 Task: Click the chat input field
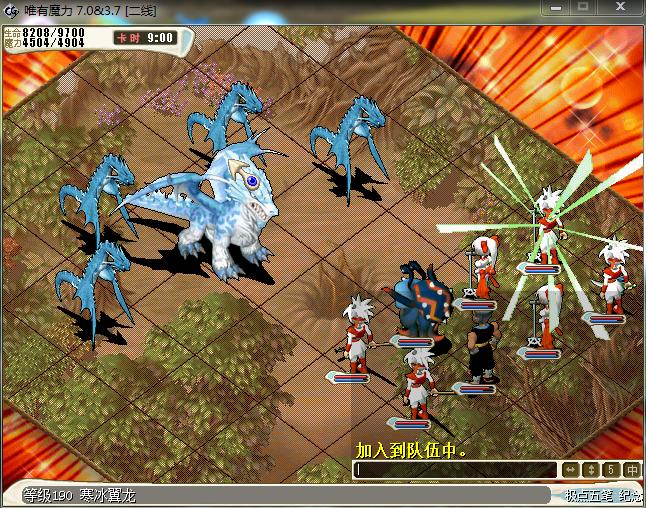click(455, 469)
